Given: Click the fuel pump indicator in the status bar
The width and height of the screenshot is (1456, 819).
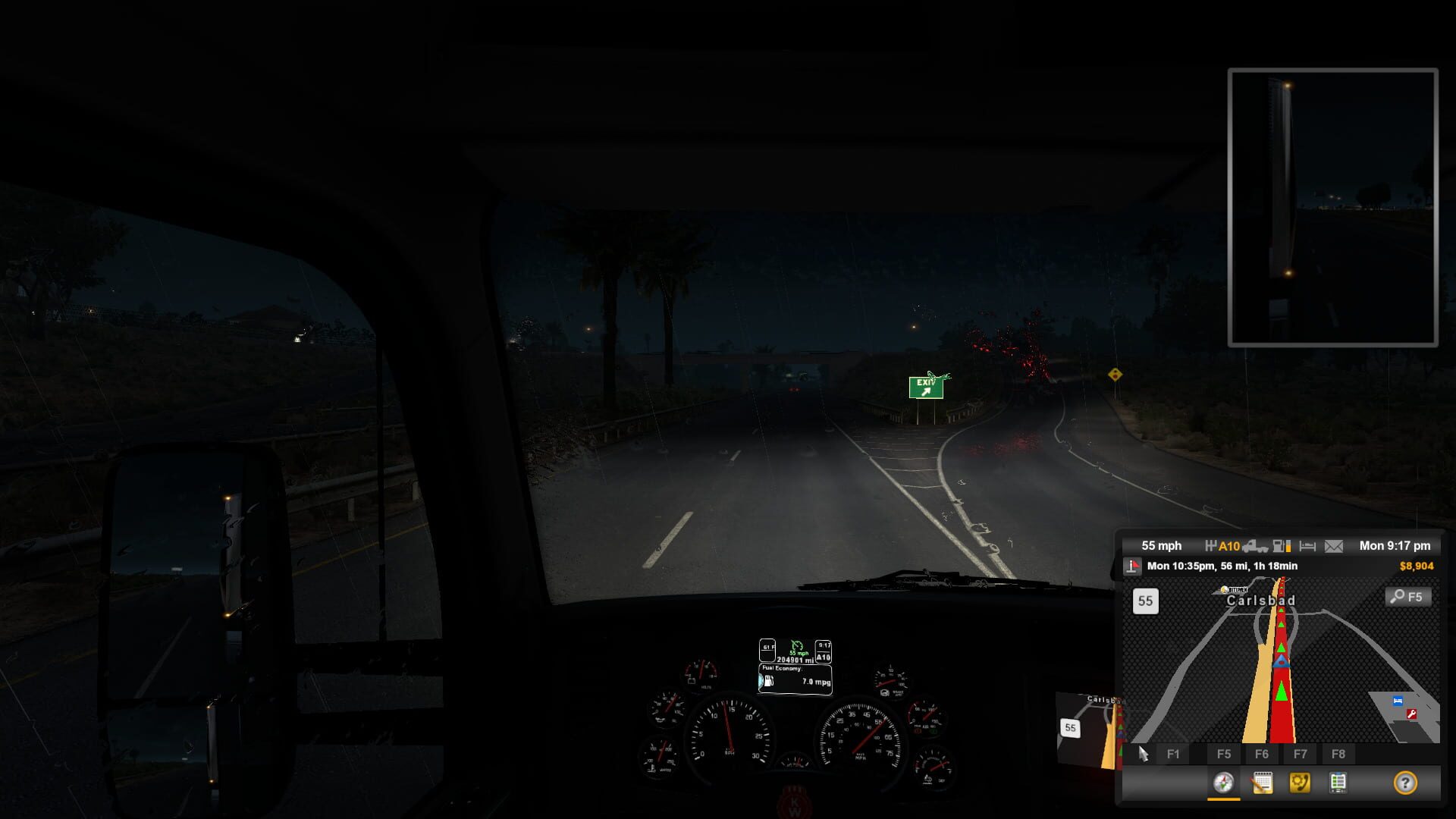Looking at the screenshot, I should tap(1279, 546).
